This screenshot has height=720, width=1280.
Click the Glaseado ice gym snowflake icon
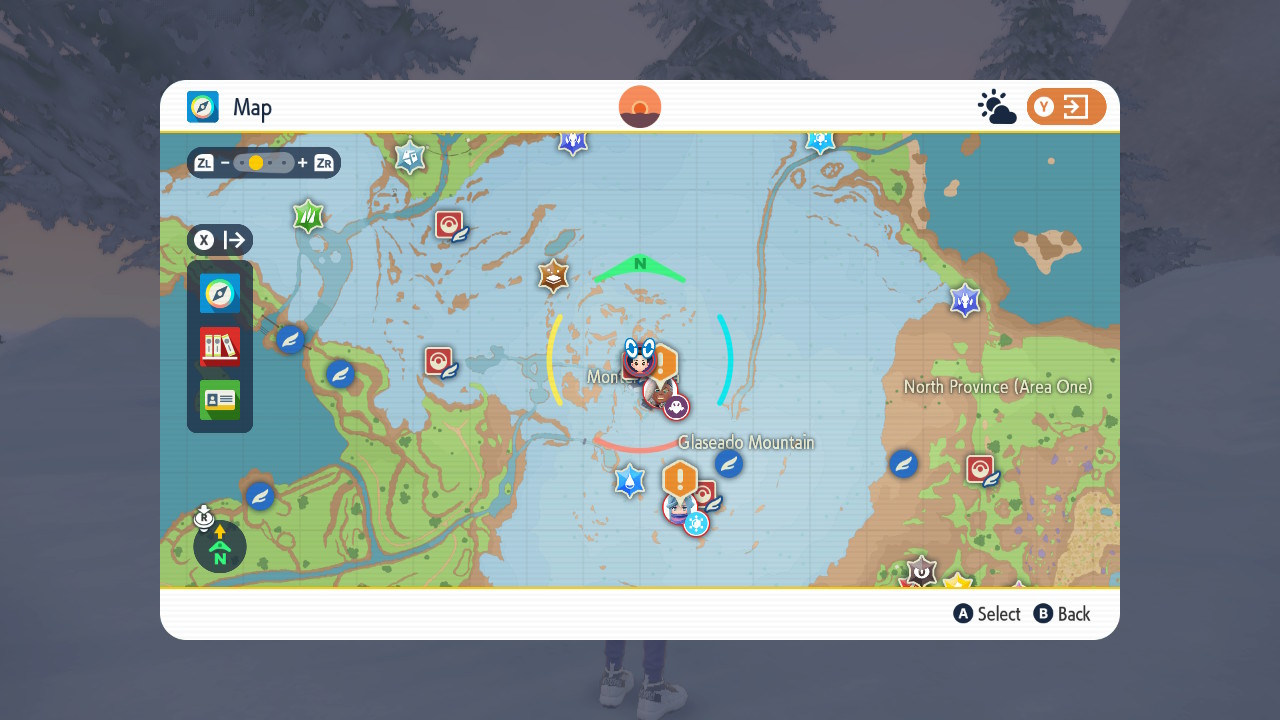click(x=696, y=522)
